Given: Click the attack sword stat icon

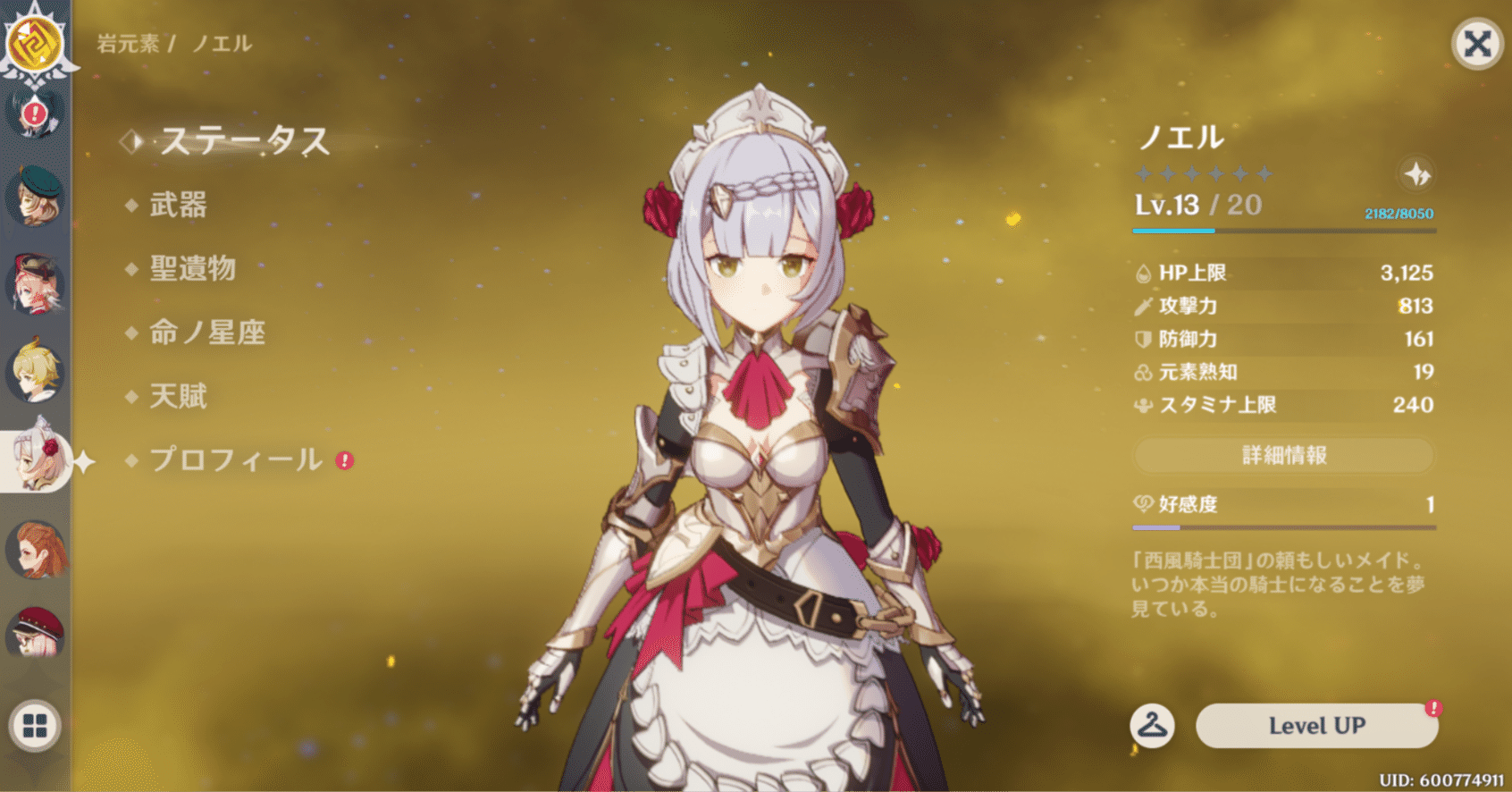Looking at the screenshot, I should click(1146, 306).
